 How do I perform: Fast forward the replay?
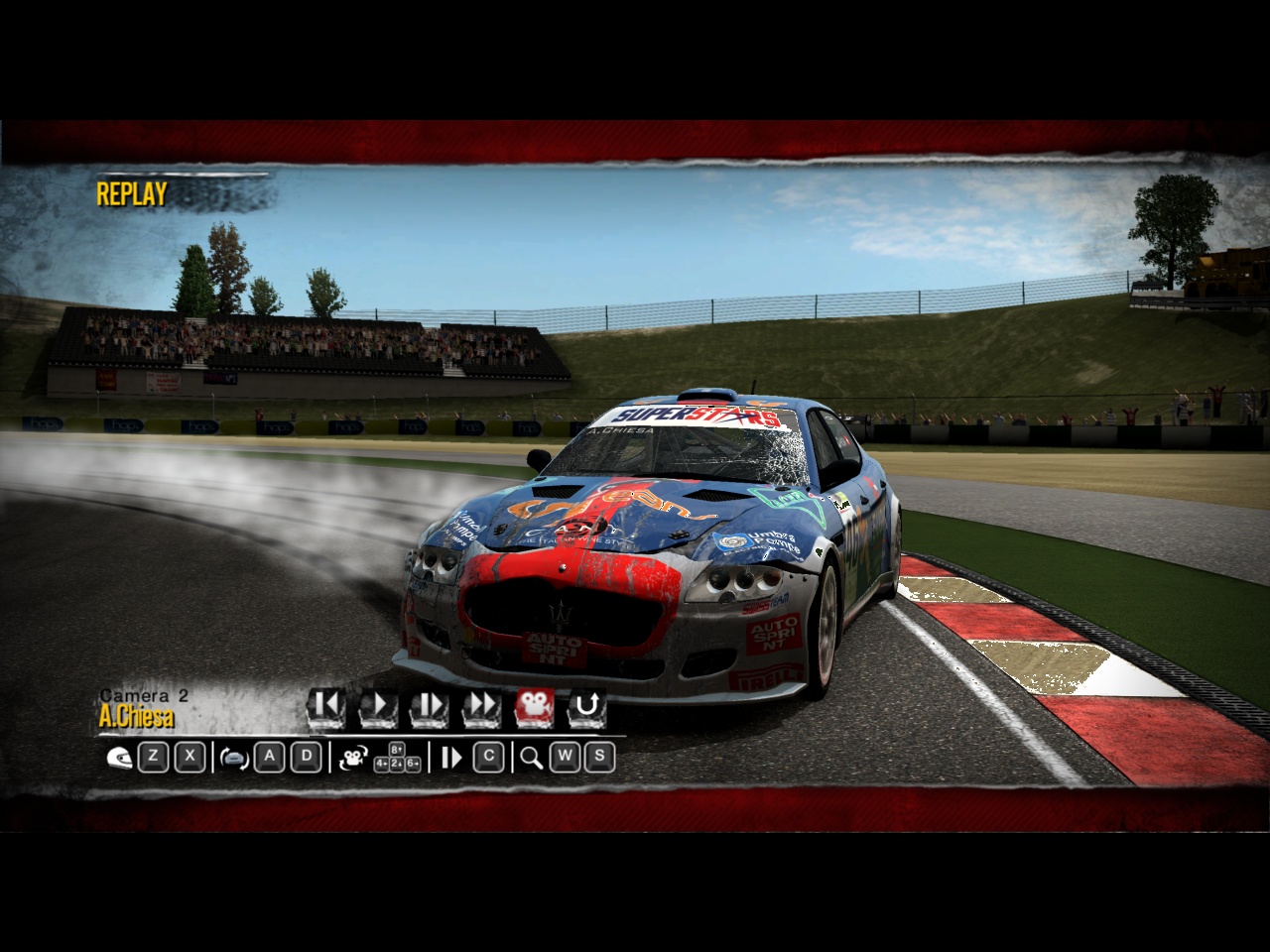click(482, 706)
